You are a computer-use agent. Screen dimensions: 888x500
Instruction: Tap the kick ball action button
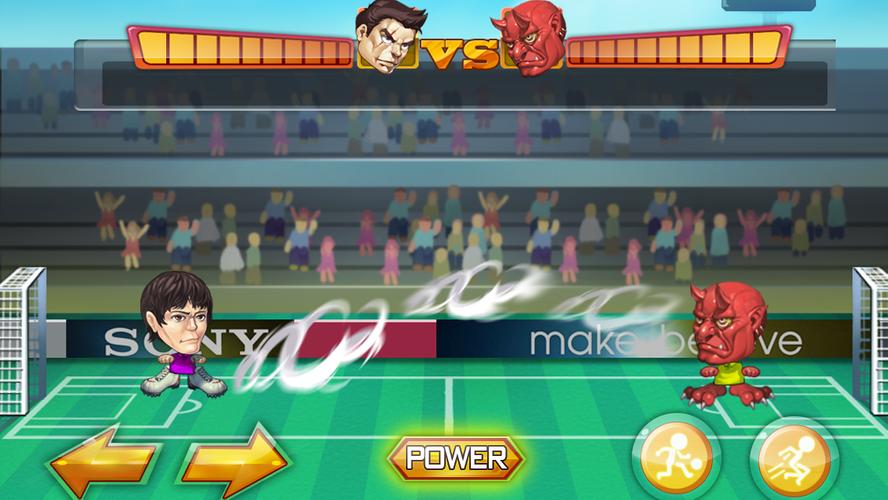[x=677, y=458]
